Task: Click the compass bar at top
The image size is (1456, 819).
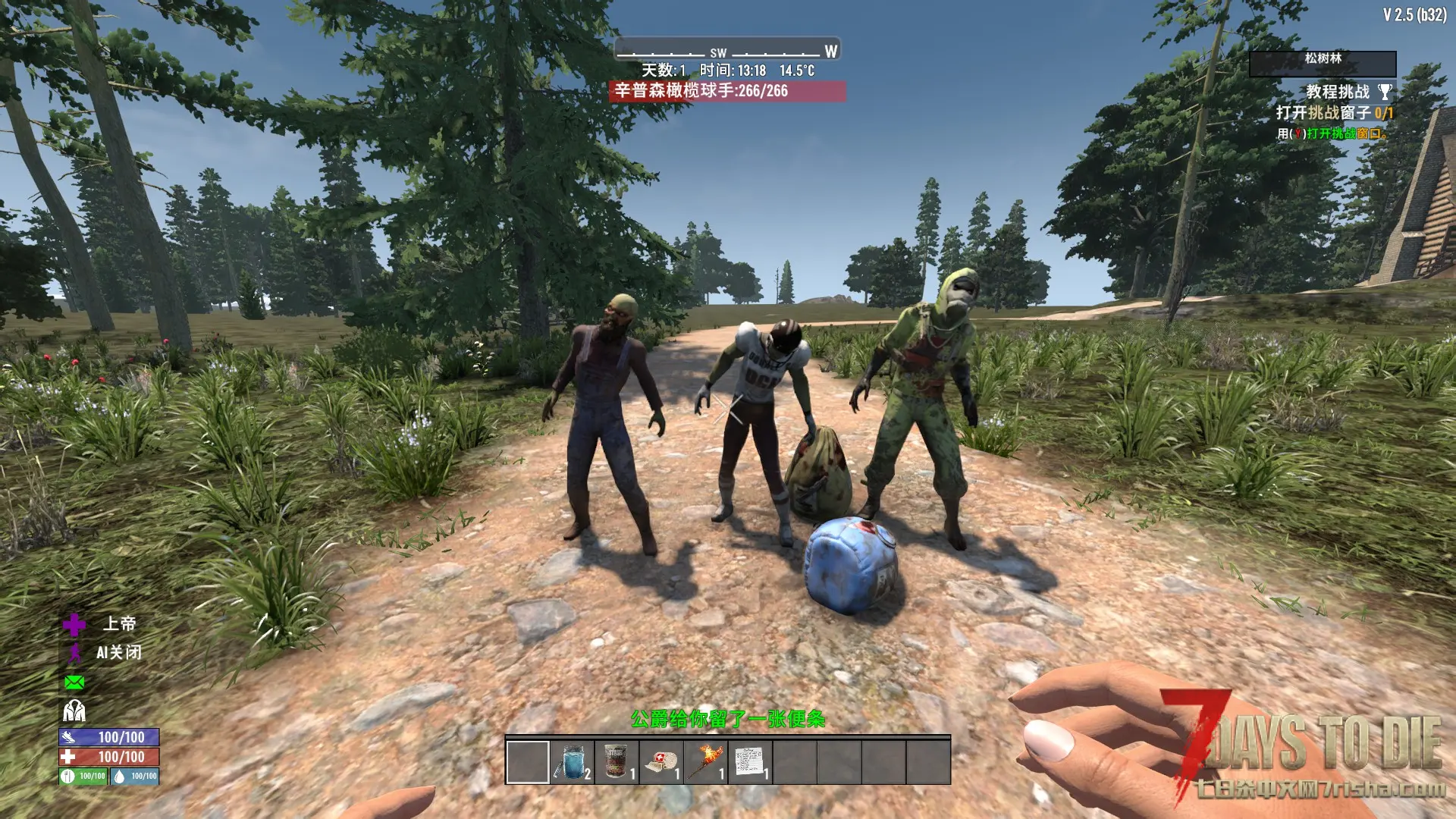Action: tap(726, 50)
